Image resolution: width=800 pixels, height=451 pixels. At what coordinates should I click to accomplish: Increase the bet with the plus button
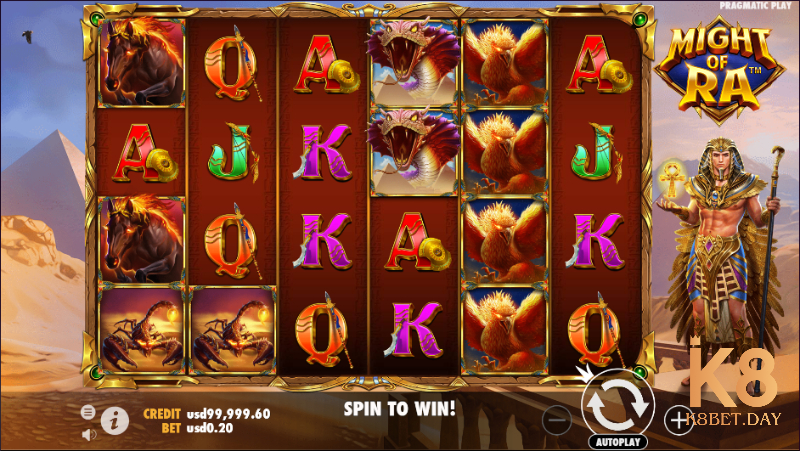click(x=677, y=419)
